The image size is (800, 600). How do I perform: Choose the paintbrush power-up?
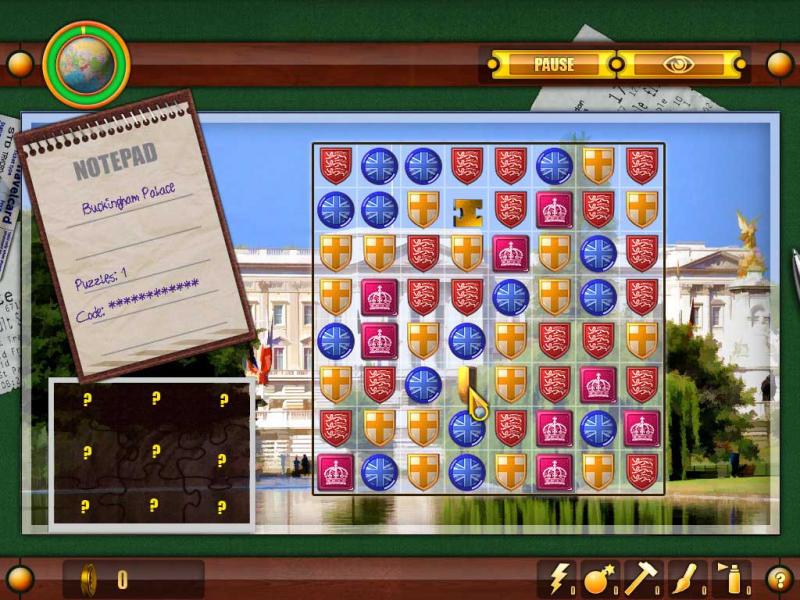682,578
